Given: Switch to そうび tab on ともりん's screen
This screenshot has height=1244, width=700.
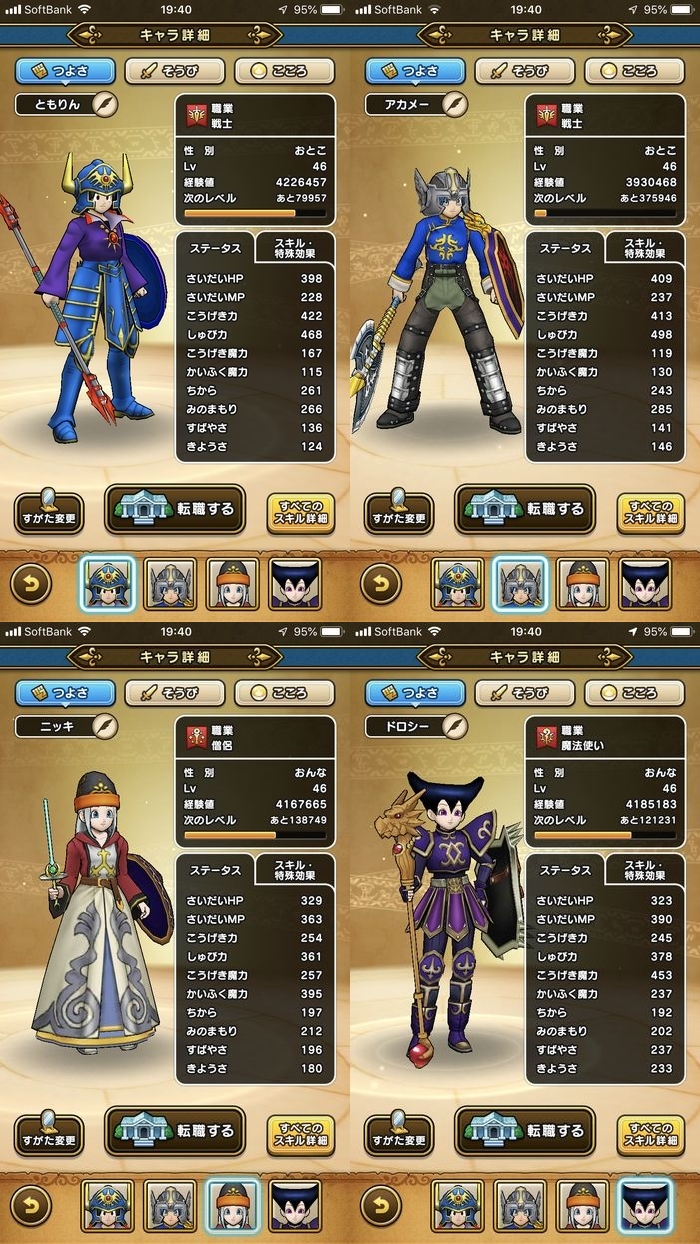Looking at the screenshot, I should [x=174, y=72].
